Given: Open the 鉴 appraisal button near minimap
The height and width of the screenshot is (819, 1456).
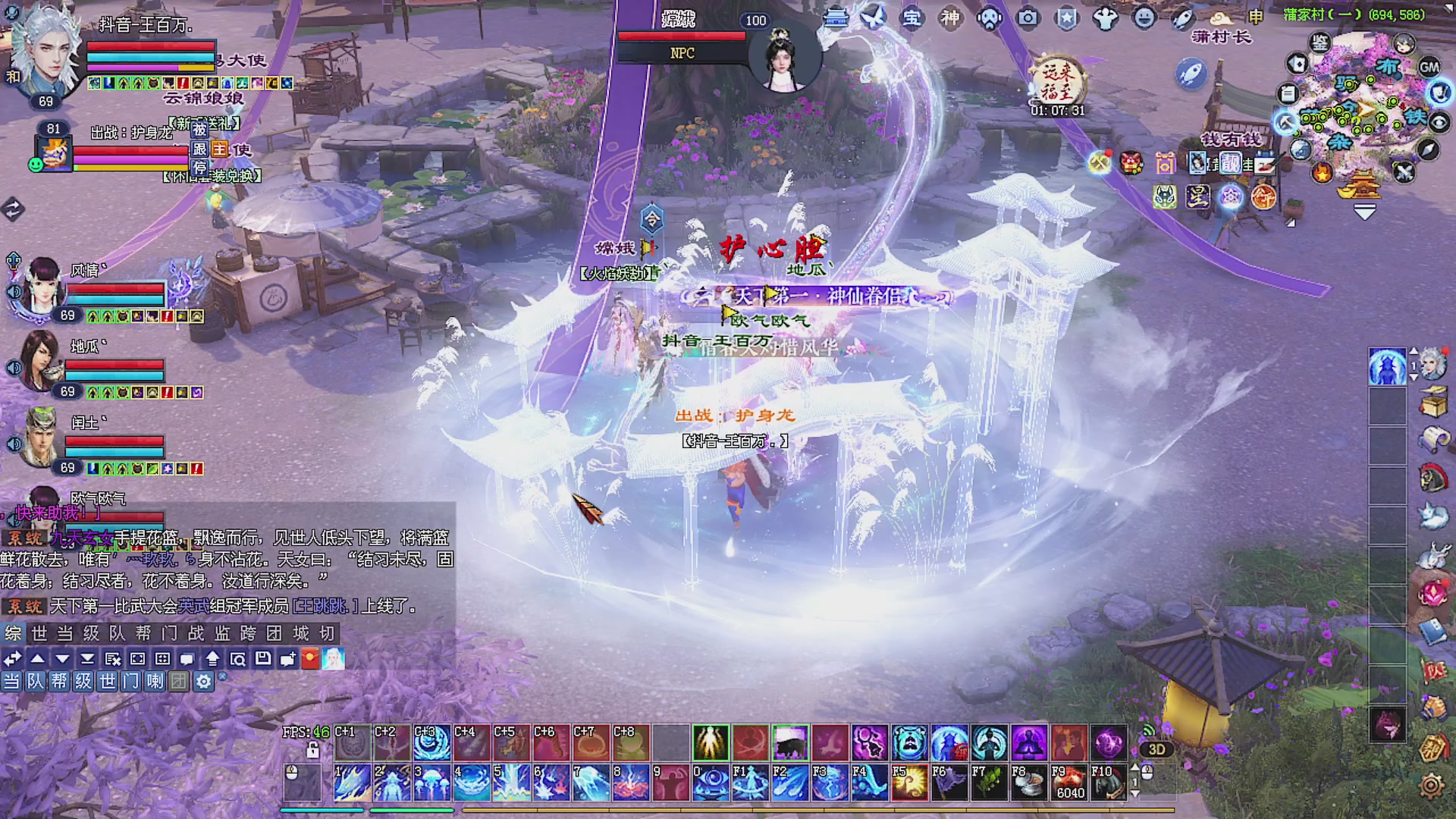Looking at the screenshot, I should (x=1320, y=43).
